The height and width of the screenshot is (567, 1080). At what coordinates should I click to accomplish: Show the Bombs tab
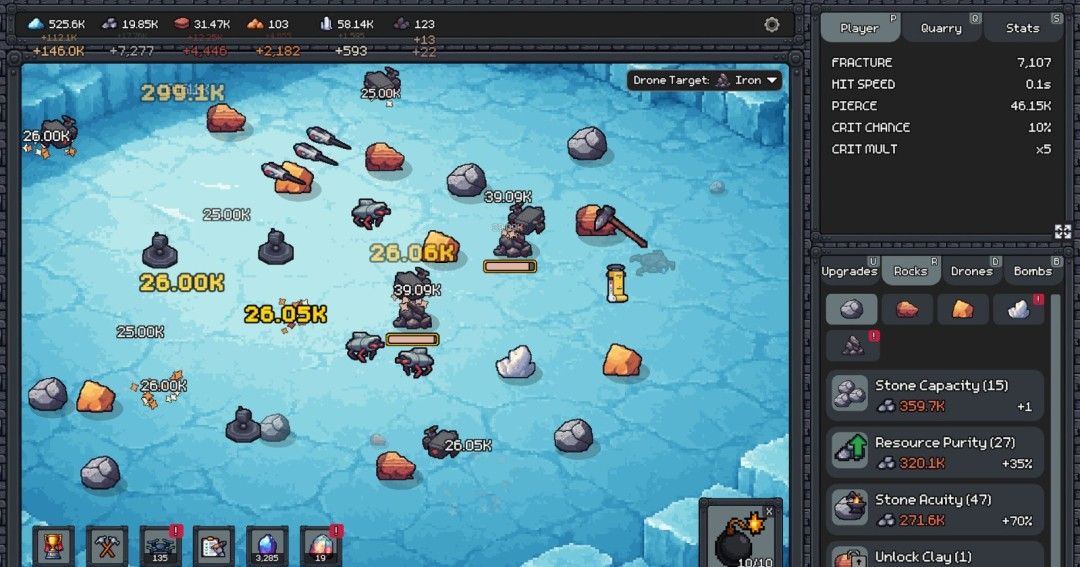(x=1032, y=271)
